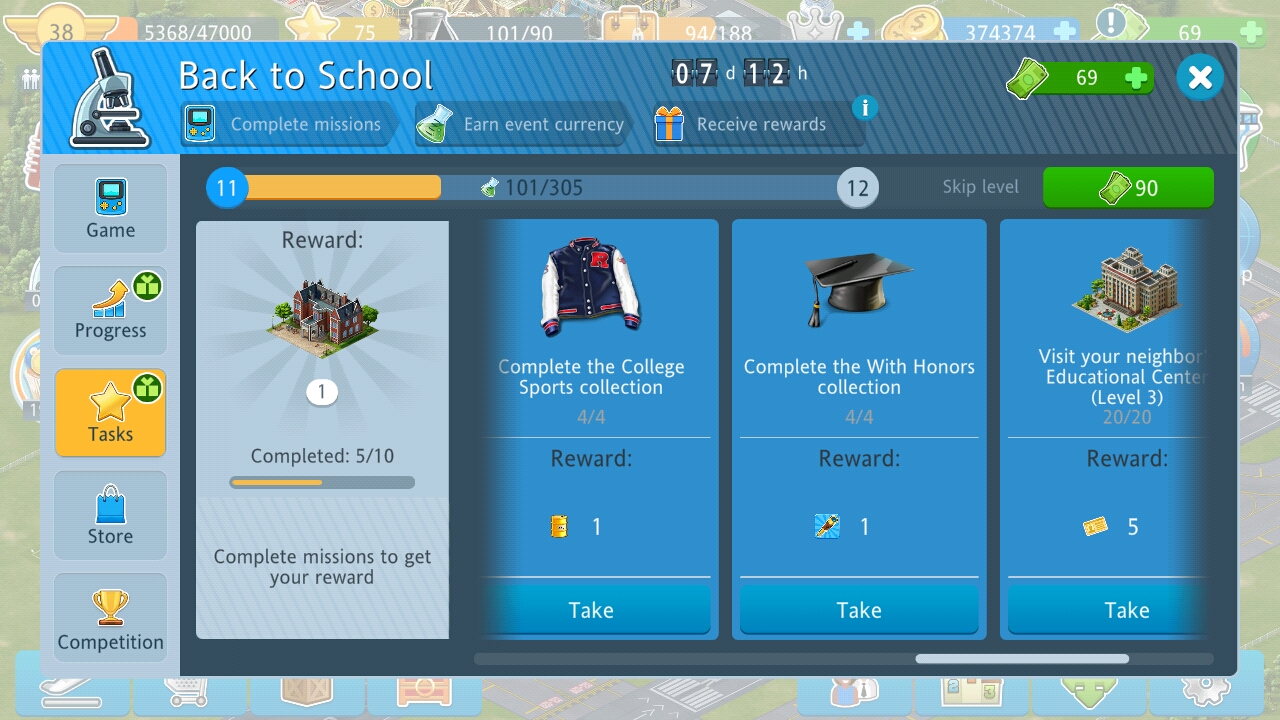Open the event info tooltip
Screen dimensions: 1280x720
click(x=865, y=107)
